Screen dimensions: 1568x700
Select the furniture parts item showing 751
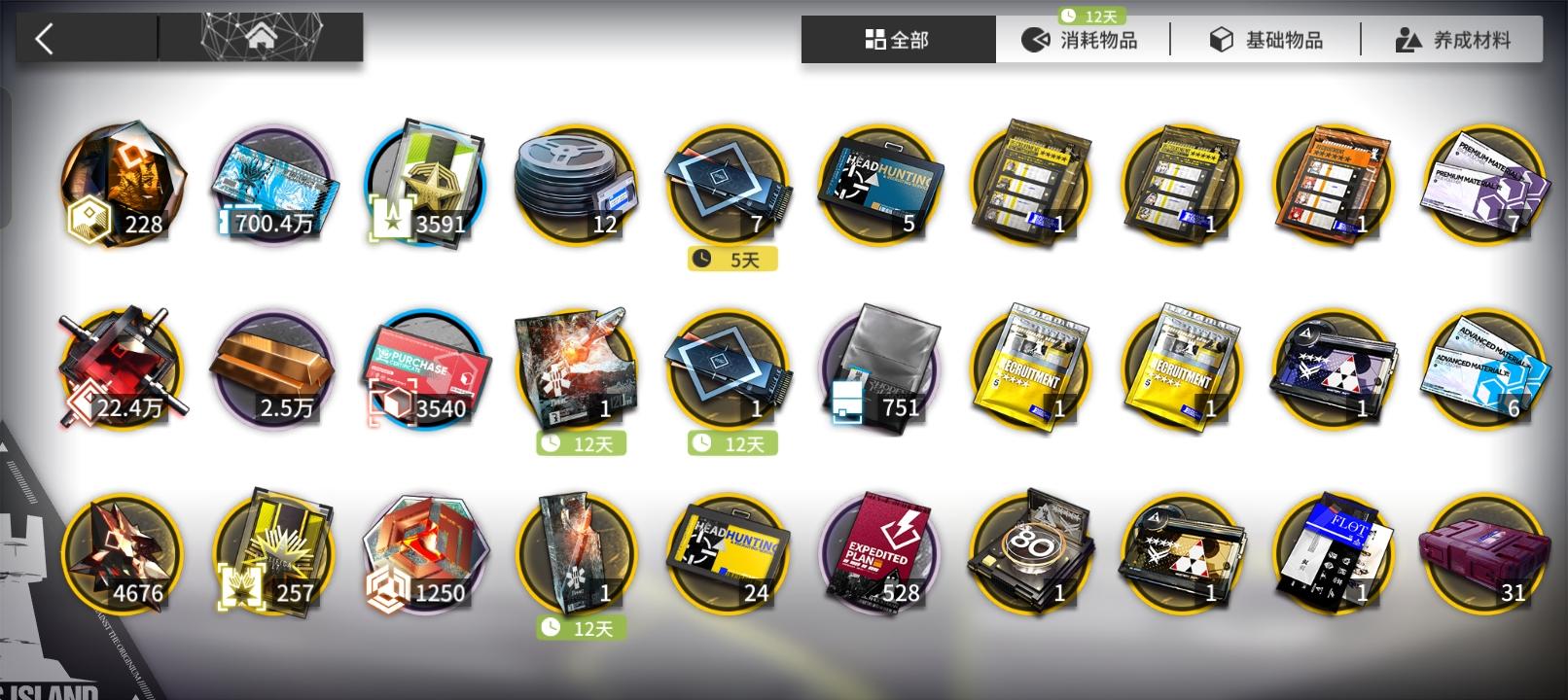coord(878,369)
